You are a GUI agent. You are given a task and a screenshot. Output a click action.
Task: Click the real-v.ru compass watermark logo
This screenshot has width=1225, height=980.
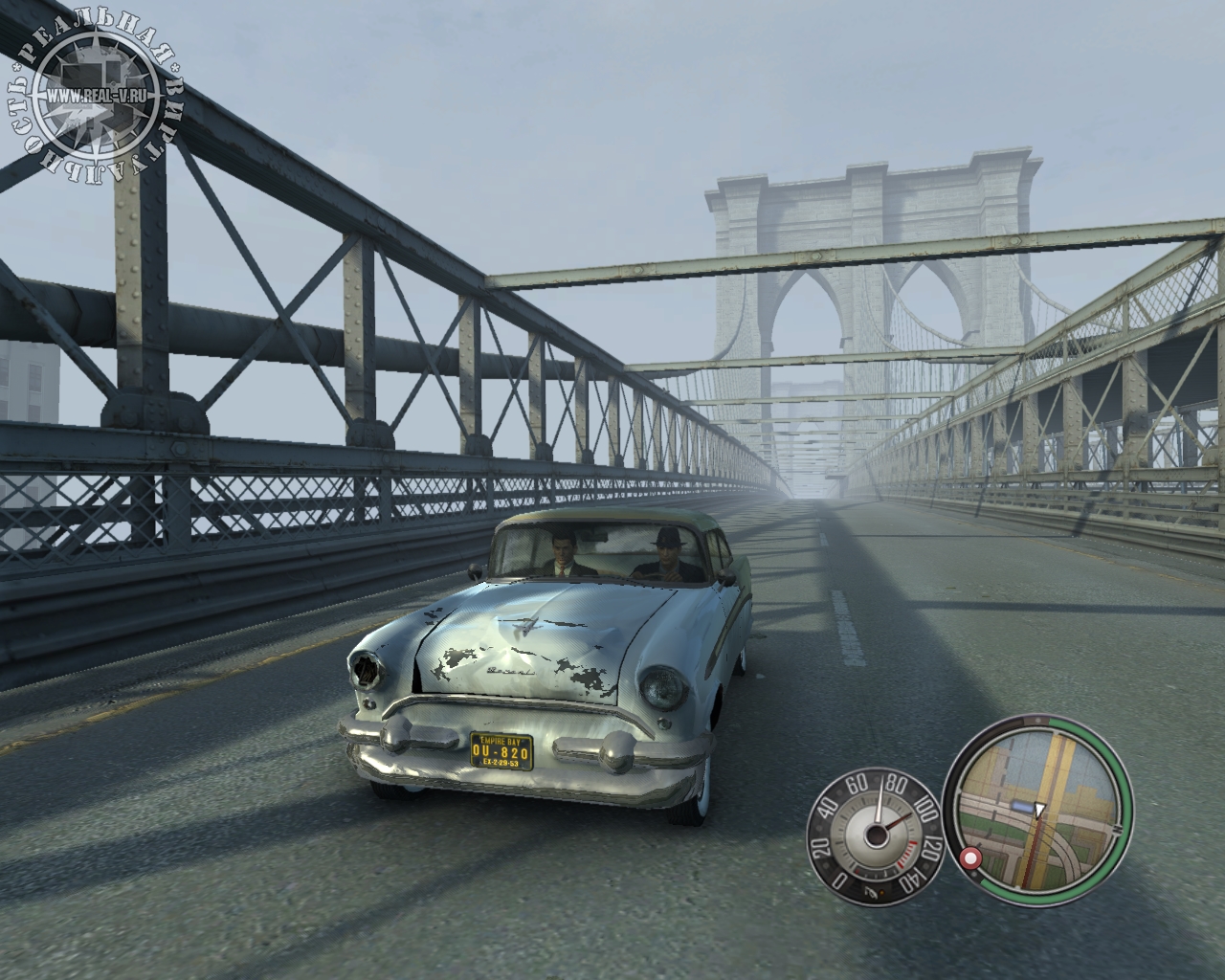pyautogui.click(x=97, y=97)
